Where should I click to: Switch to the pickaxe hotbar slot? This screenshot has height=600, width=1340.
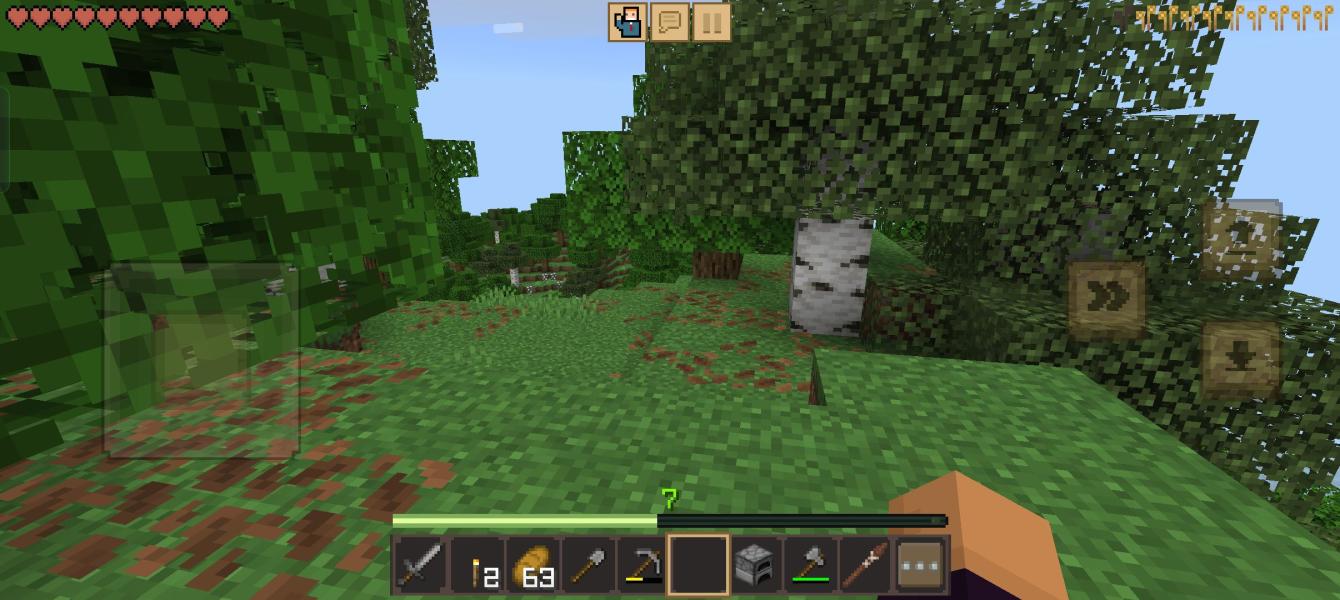coord(642,567)
